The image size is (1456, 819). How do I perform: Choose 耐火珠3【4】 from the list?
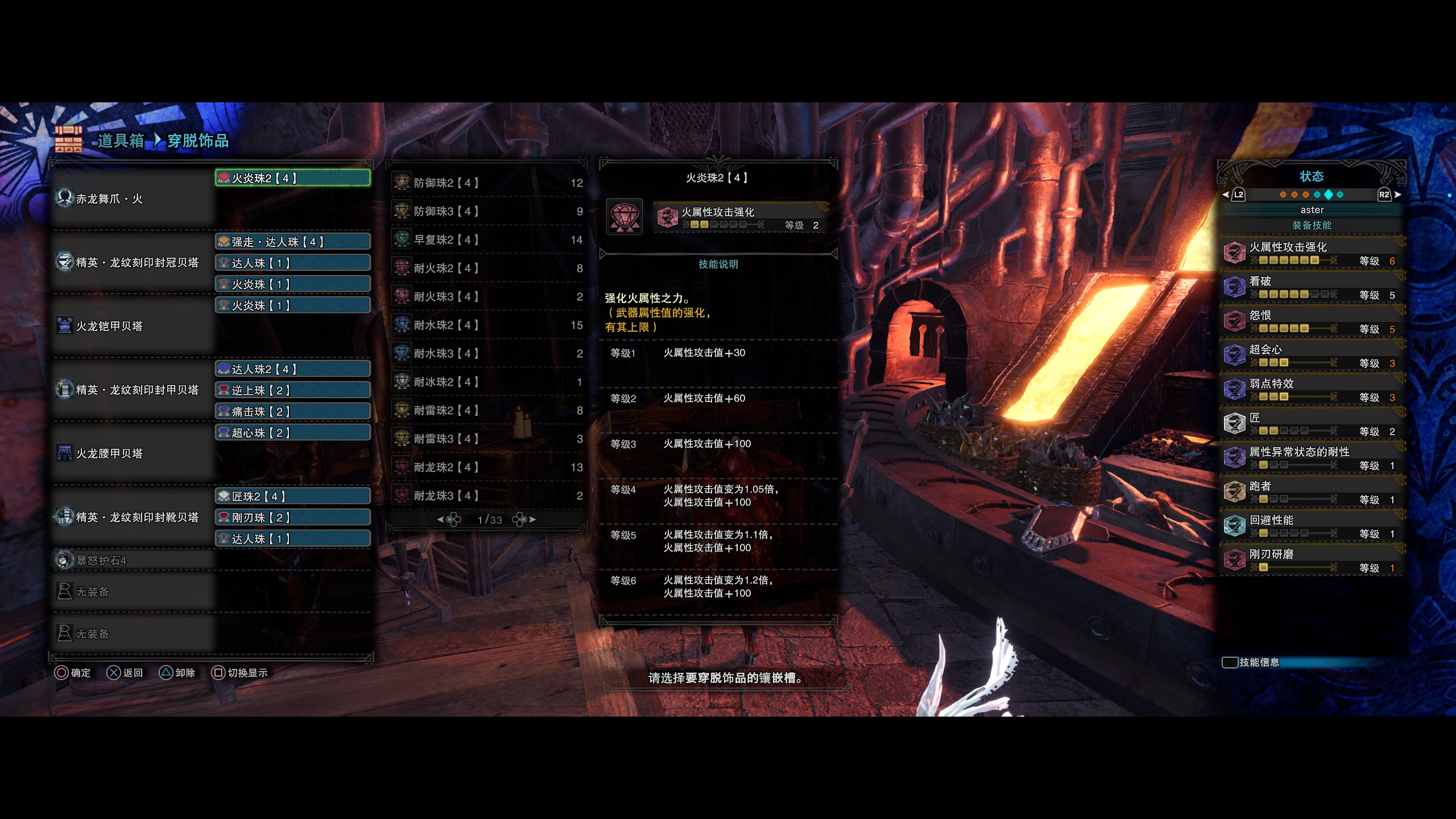[487, 296]
